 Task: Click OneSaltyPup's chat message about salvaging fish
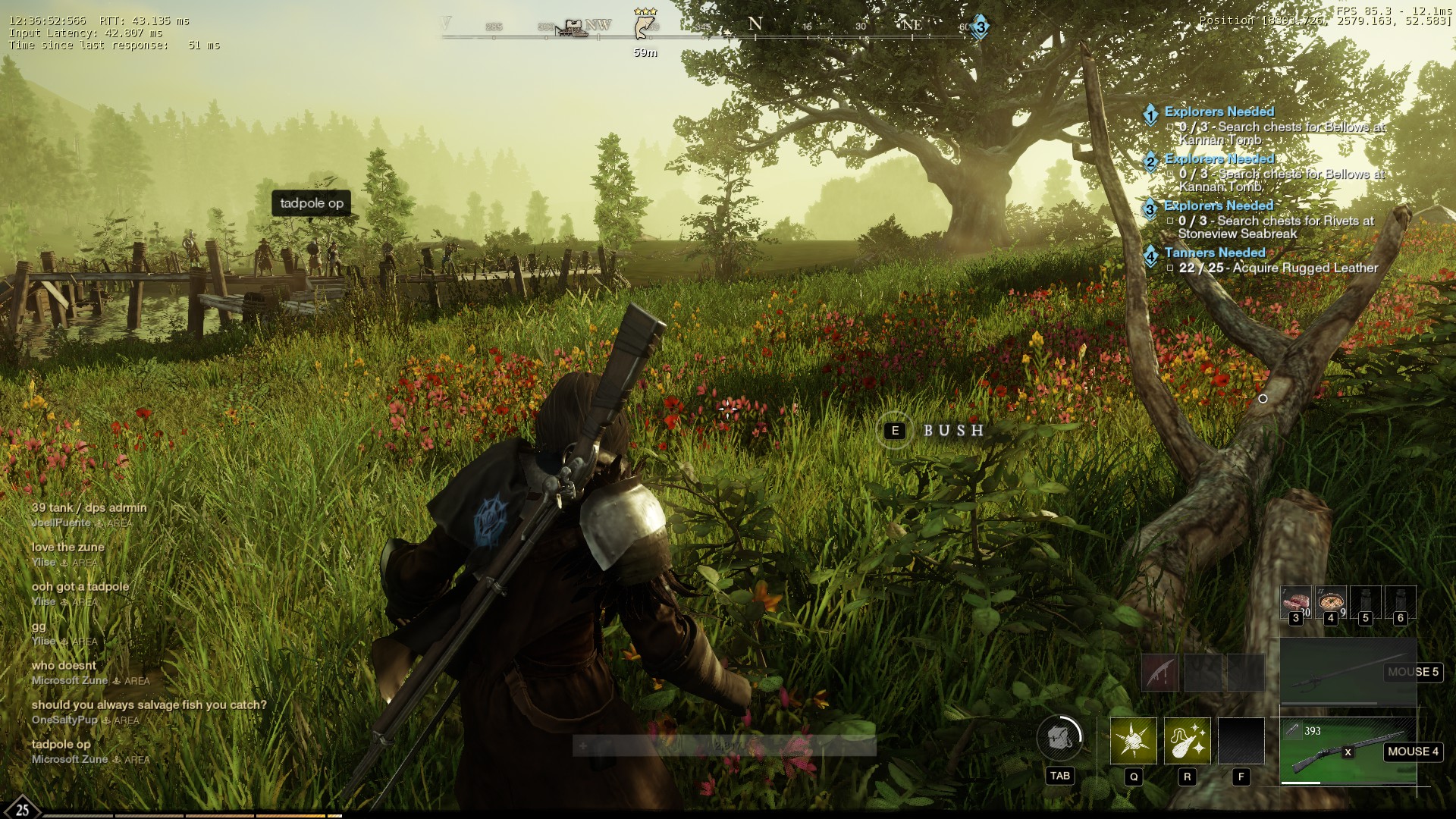[x=149, y=704]
